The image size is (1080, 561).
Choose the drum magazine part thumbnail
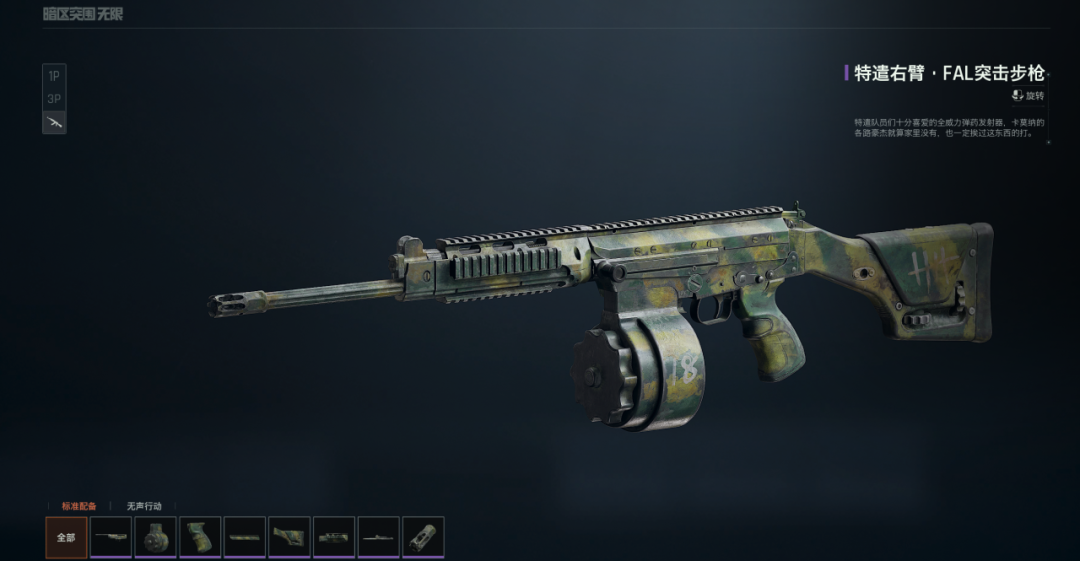(x=156, y=537)
